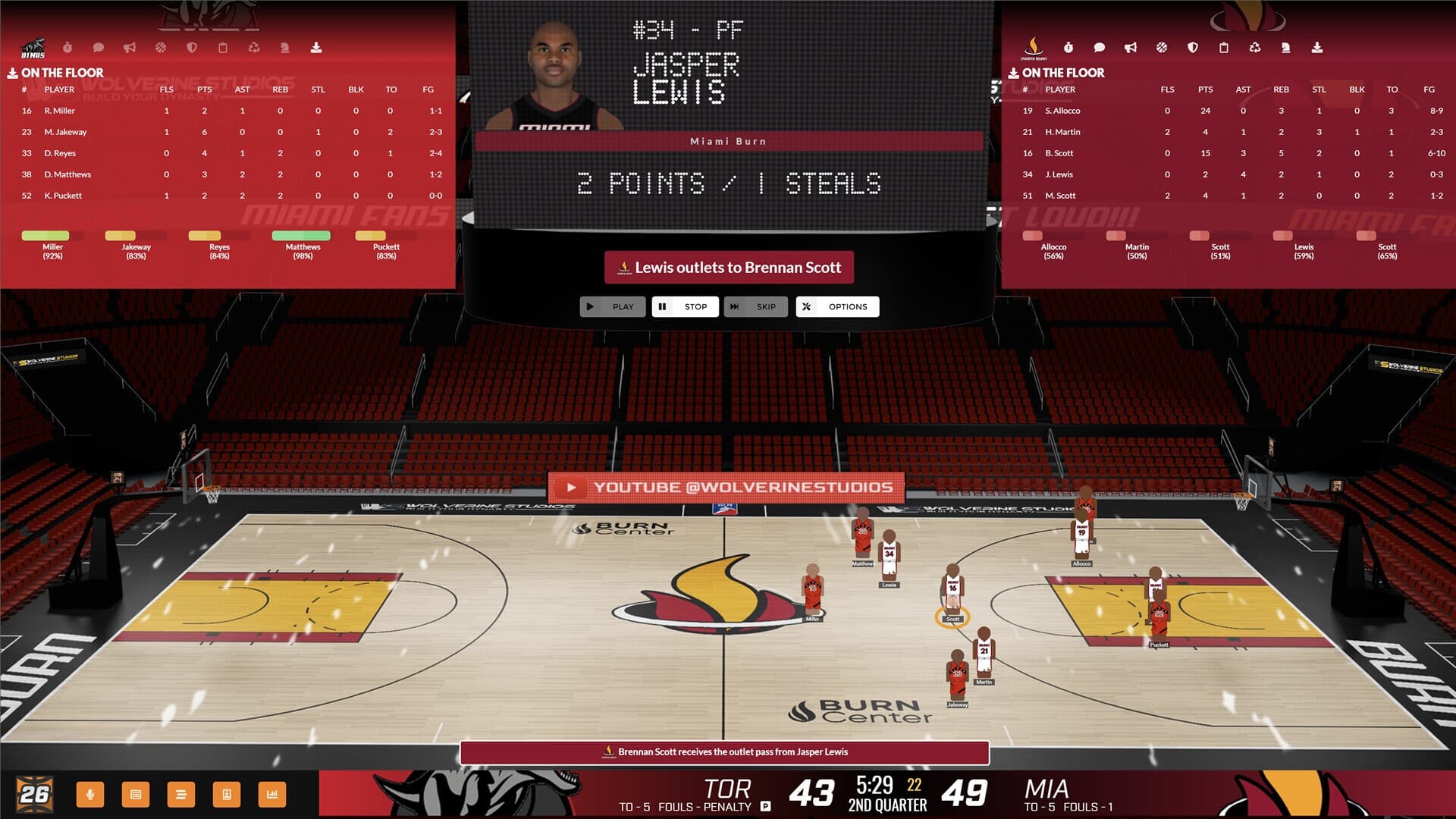Click the Lewis outlets to Brennan Scott banner
Viewport: 1456px width, 819px height.
pyautogui.click(x=728, y=267)
